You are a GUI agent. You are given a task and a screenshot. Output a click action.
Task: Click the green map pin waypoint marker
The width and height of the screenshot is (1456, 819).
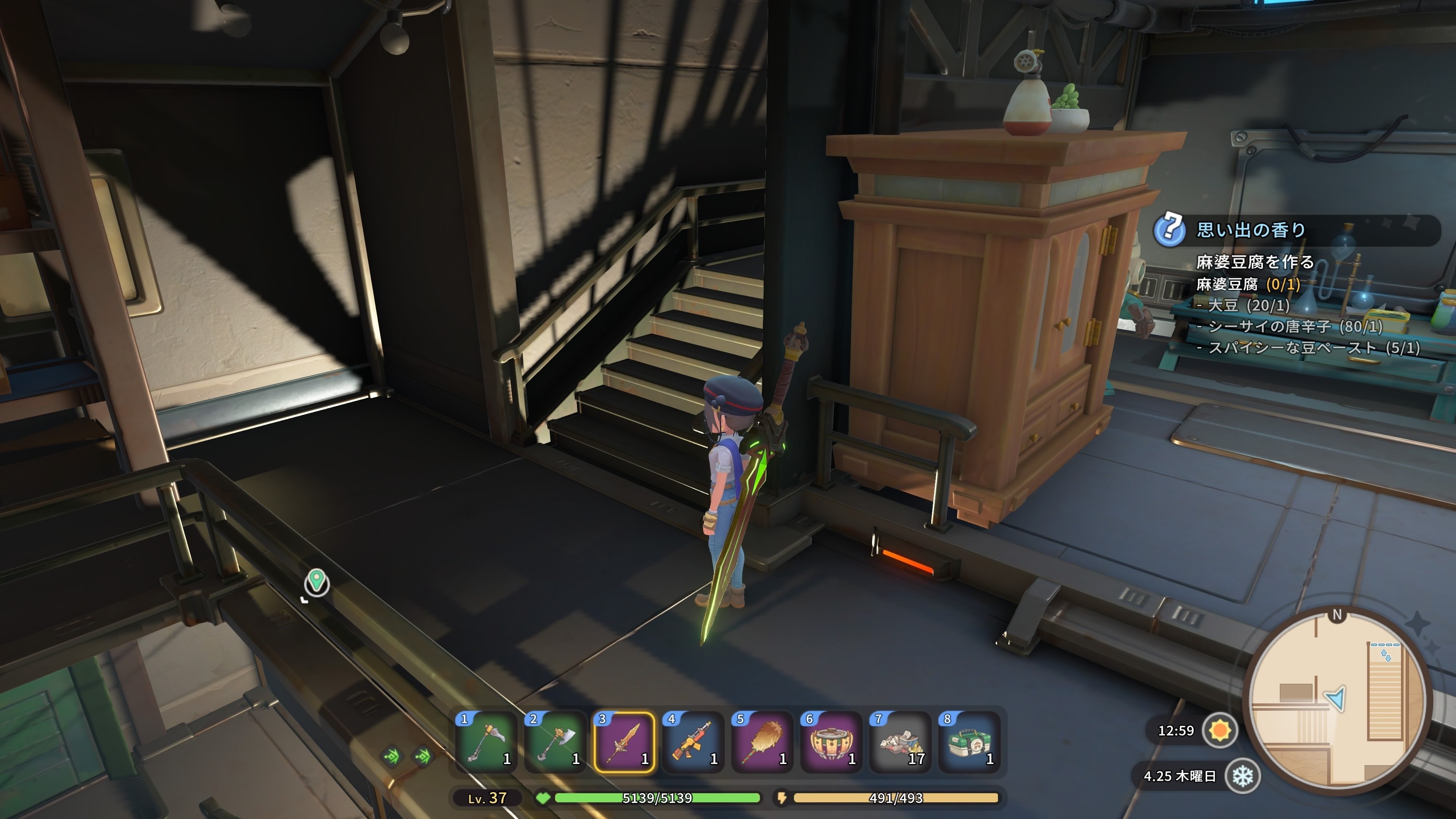coord(317,581)
